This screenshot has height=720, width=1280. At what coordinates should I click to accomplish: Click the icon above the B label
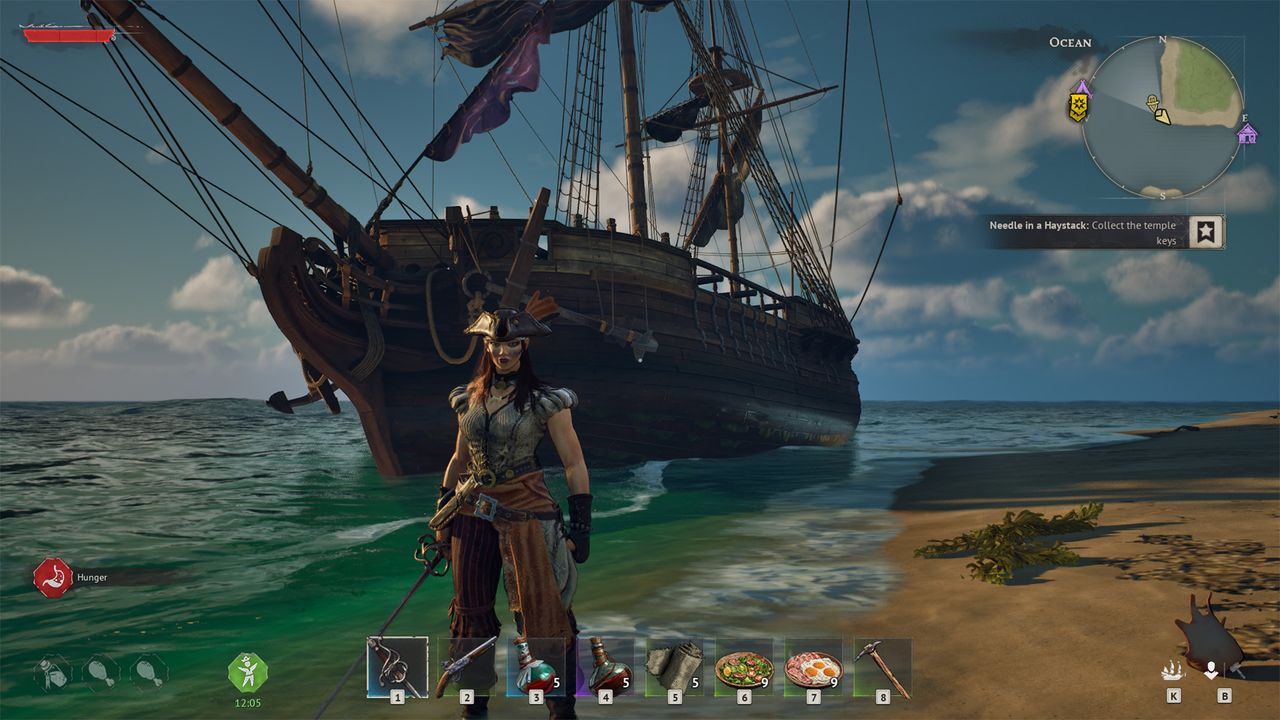1211,670
